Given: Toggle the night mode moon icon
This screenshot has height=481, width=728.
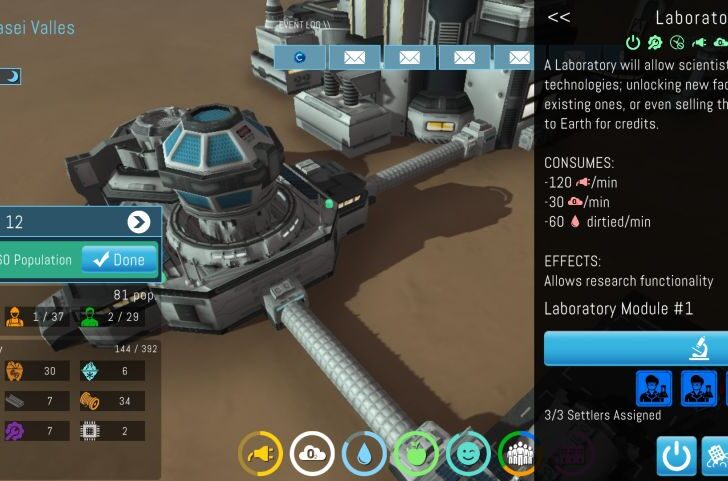Looking at the screenshot, I should (x=11, y=76).
